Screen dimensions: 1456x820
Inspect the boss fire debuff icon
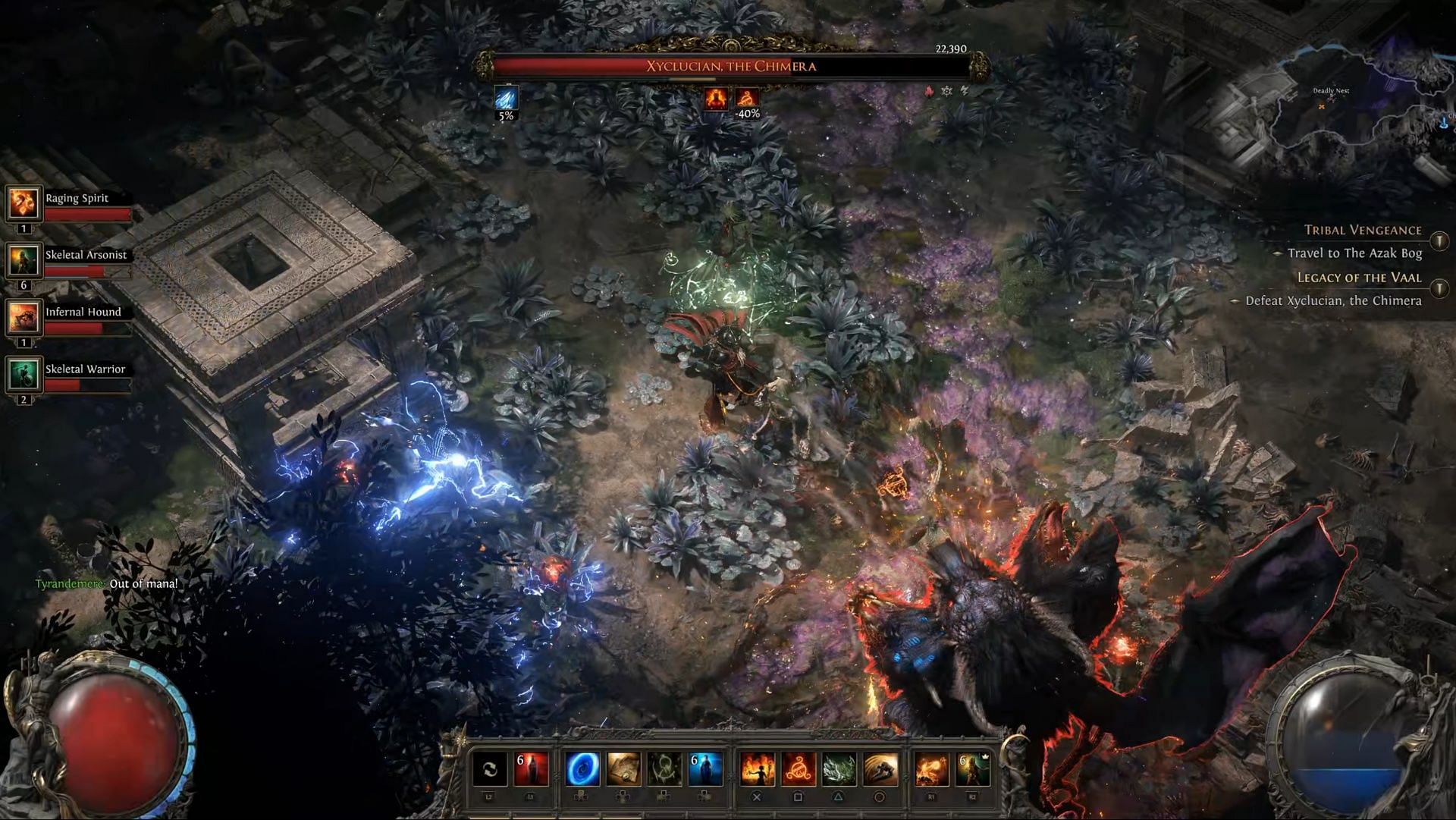(715, 98)
